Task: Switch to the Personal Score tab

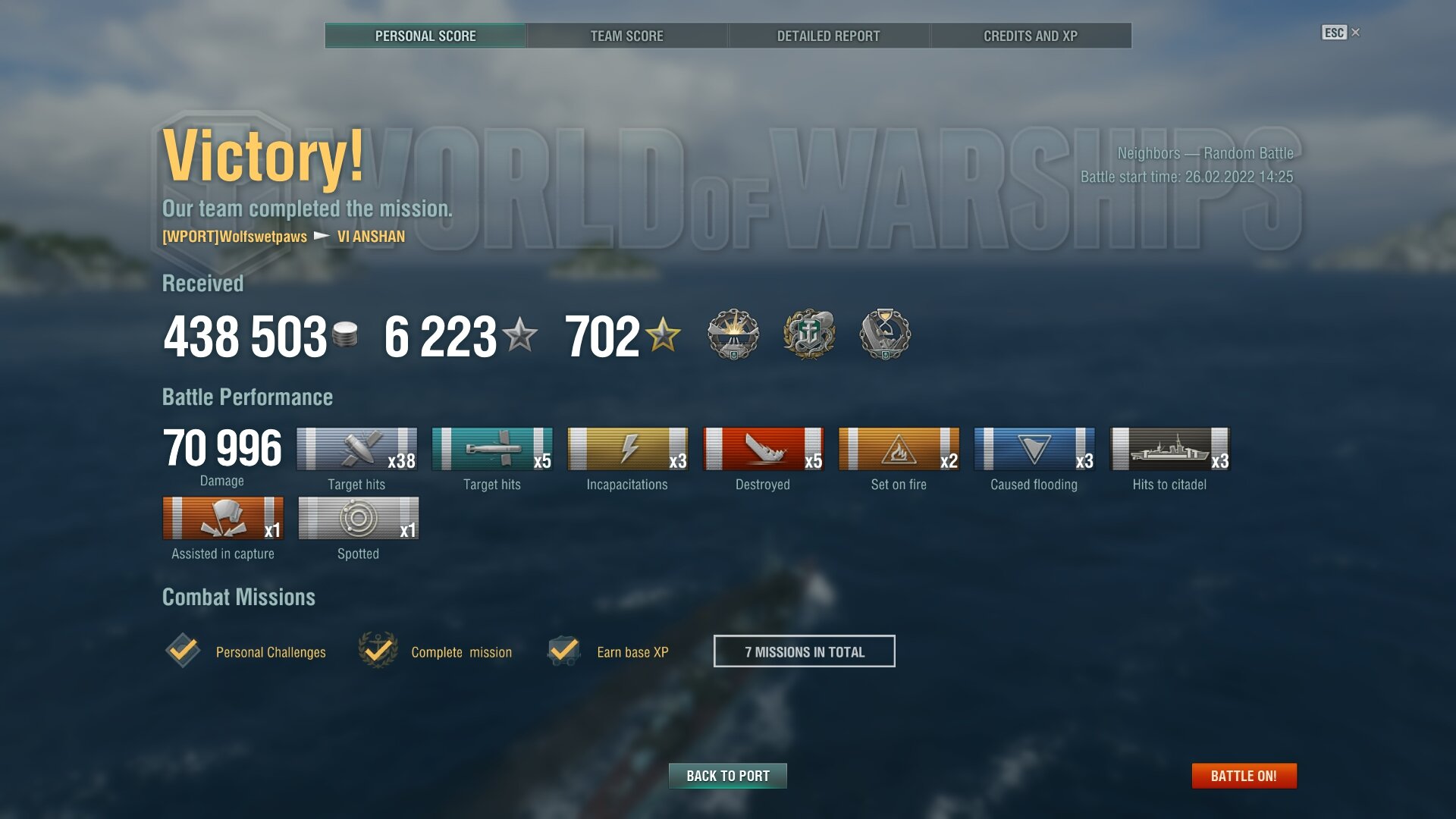Action: point(425,36)
